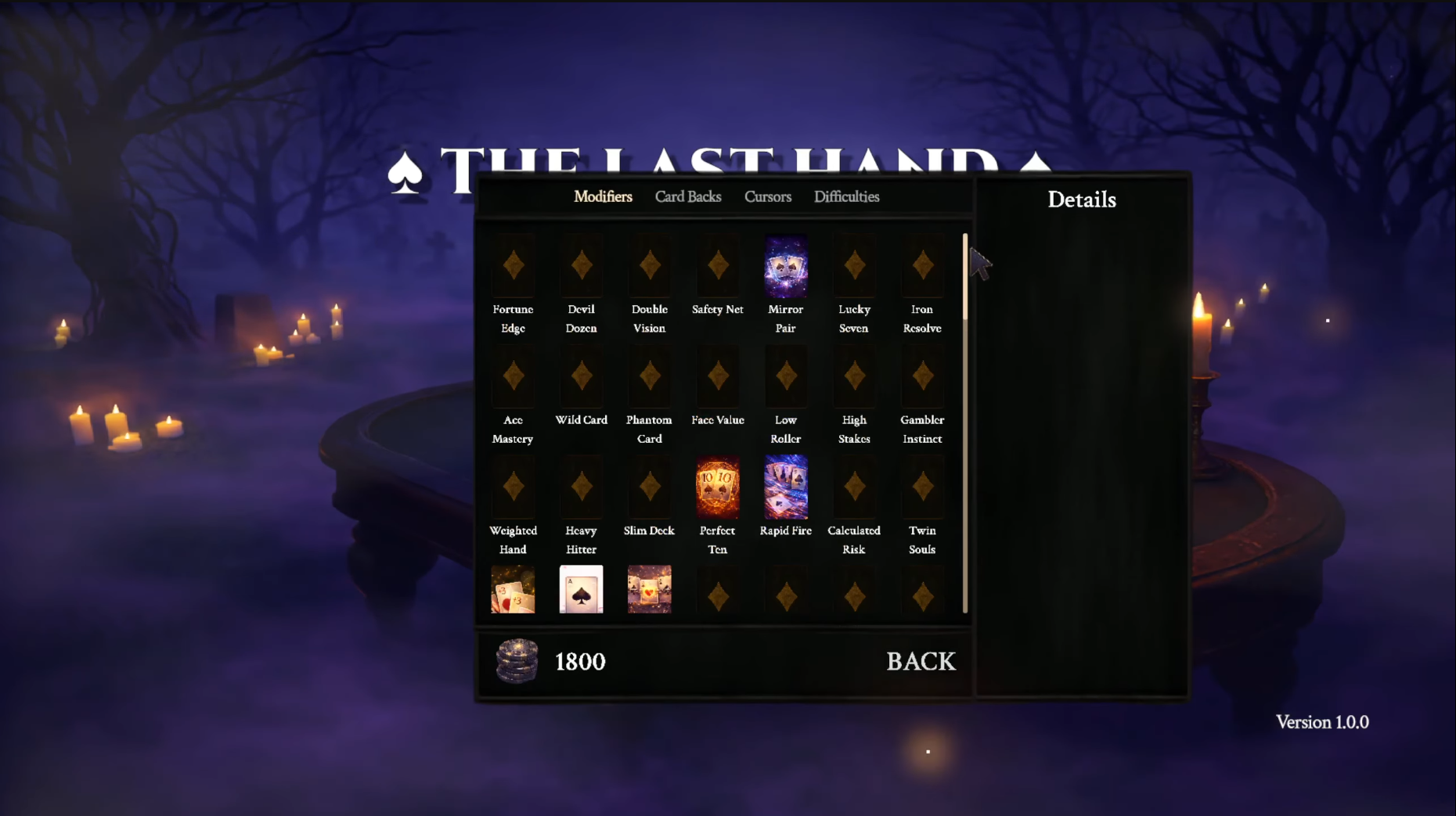Switch to the Card Backs tab

pyautogui.click(x=688, y=197)
